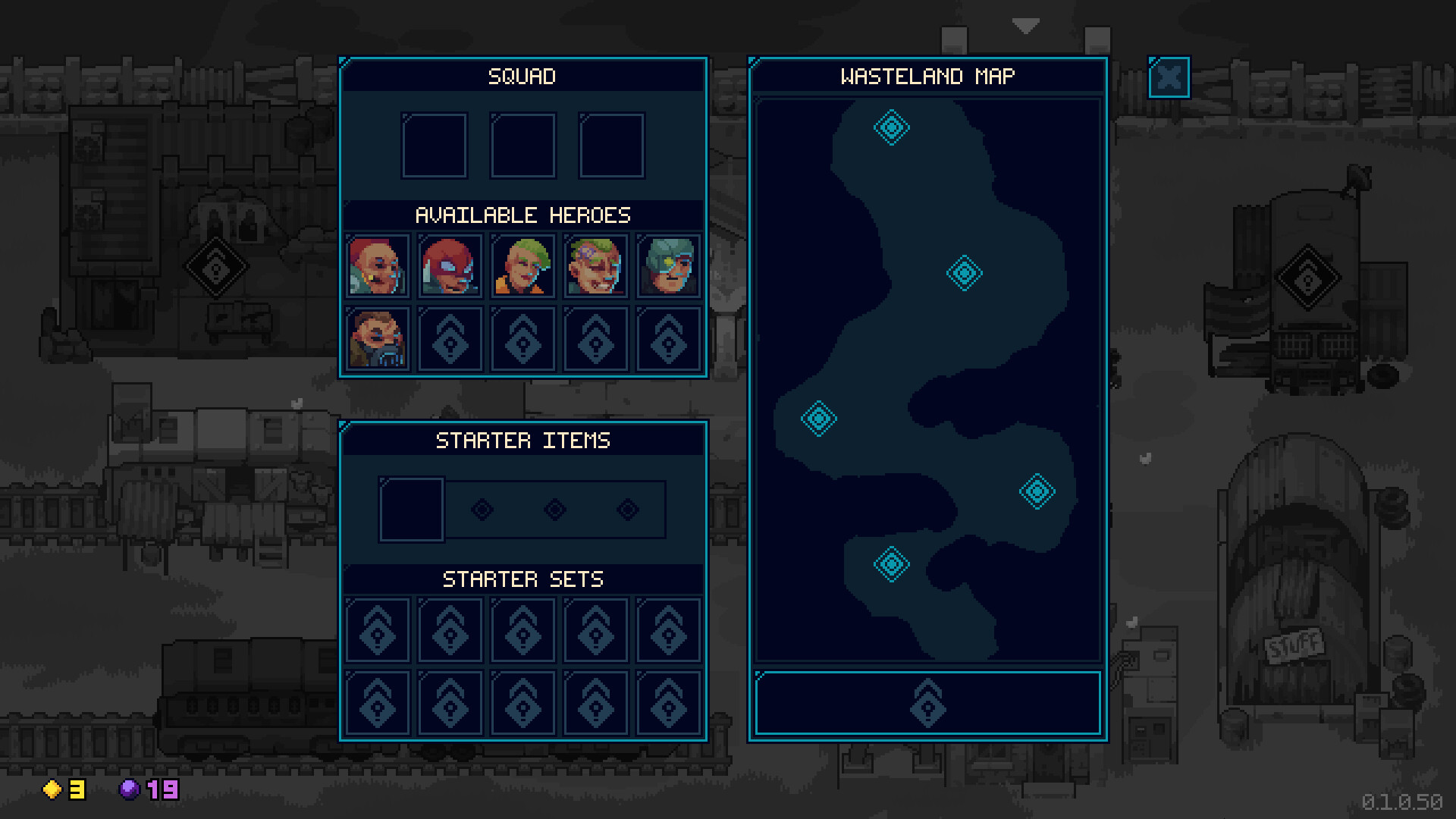Pick the red-masked hero from Available Heroes
1456x819 pixels.
tap(450, 267)
